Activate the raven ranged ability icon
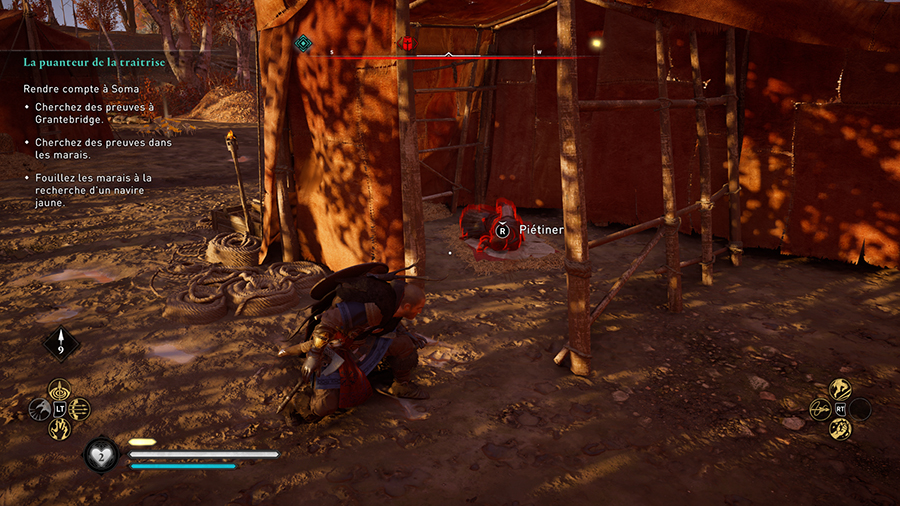Viewport: 900px width, 506px height. 41,409
